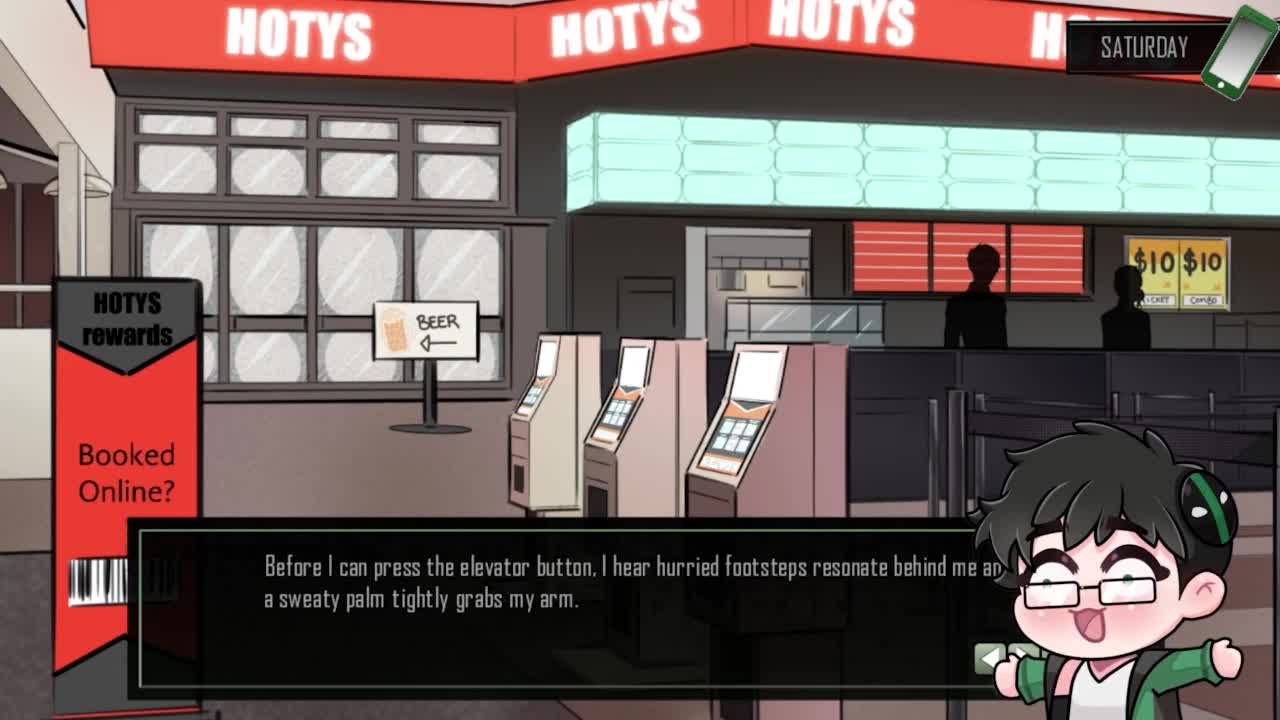Go back with the left arrow button
The height and width of the screenshot is (720, 1280).
[x=989, y=657]
